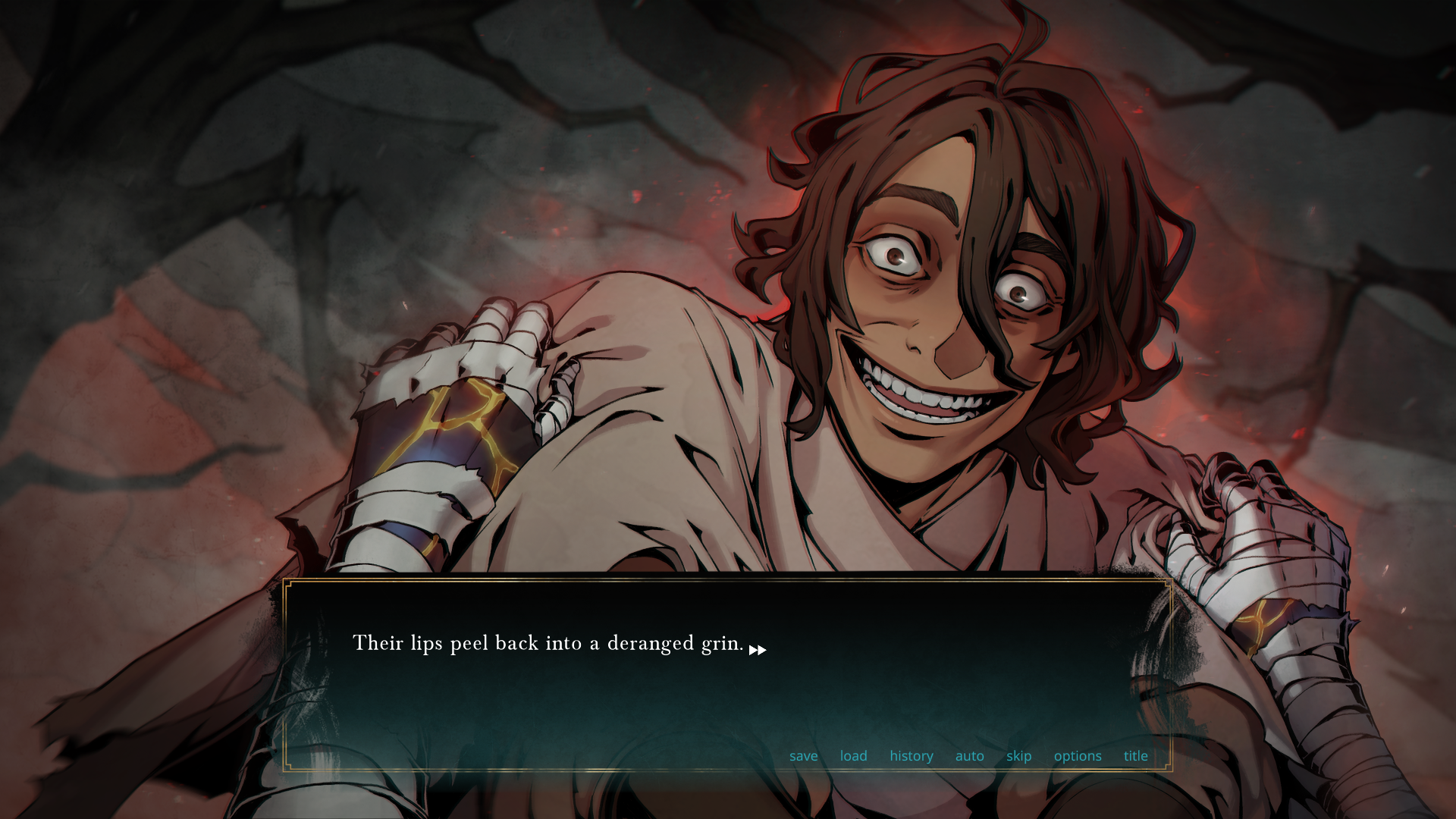Open the load menu
Viewport: 1456px width, 819px height.
coord(853,756)
